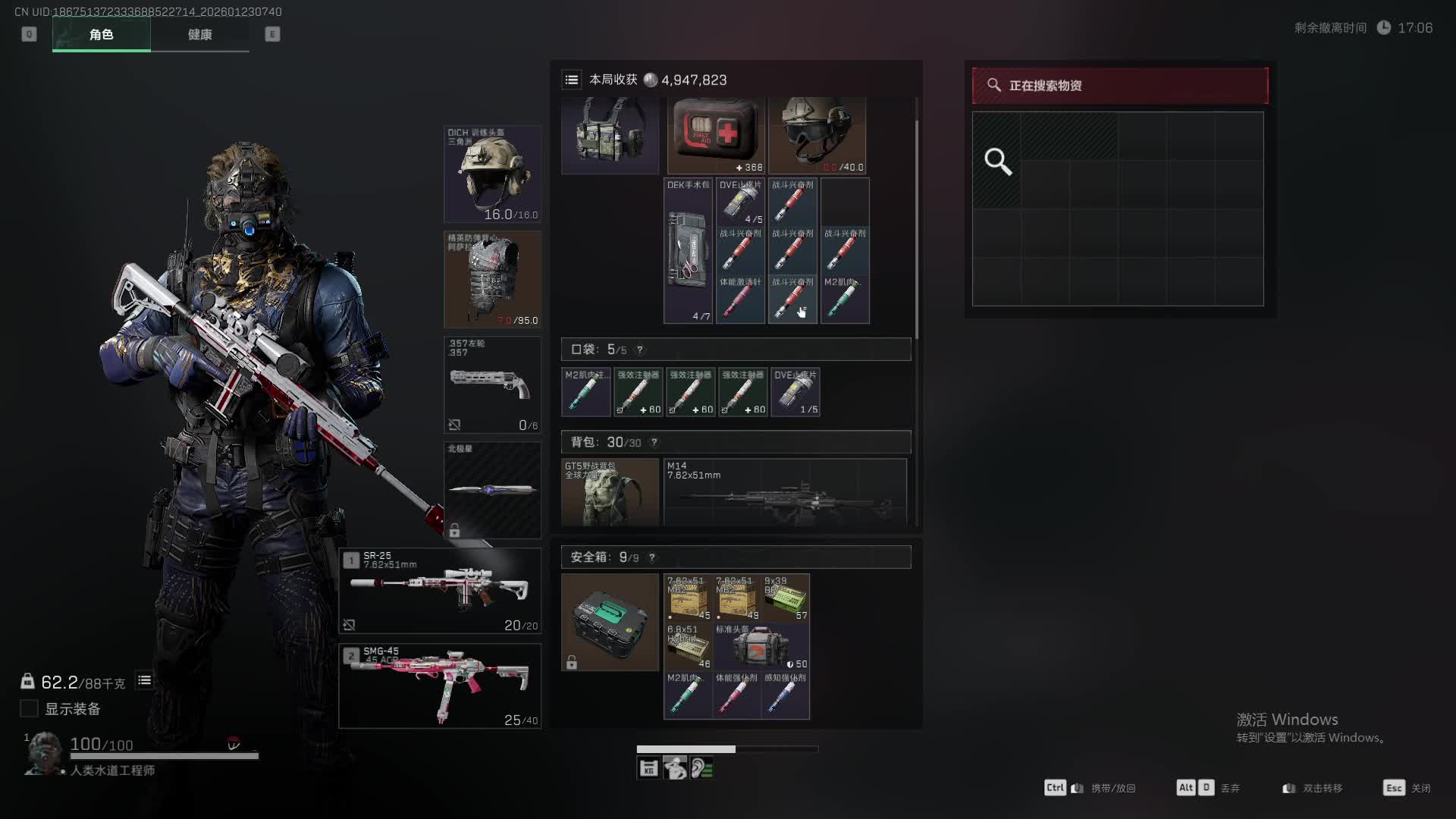Select the 北极星 knife slot
Screen dimensions: 1456x819
click(492, 490)
